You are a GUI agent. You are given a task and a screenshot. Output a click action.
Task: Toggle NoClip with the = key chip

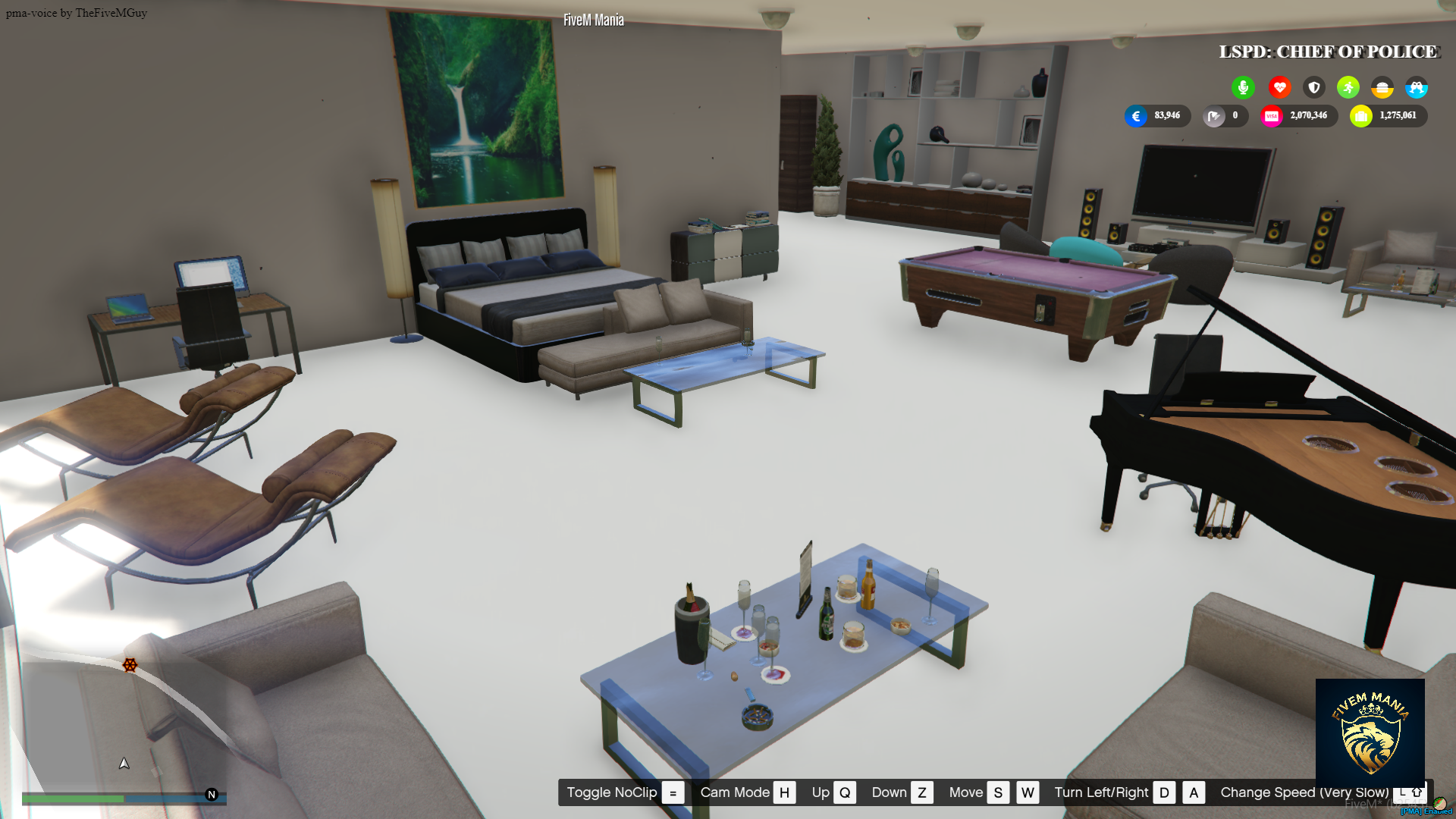click(x=672, y=792)
